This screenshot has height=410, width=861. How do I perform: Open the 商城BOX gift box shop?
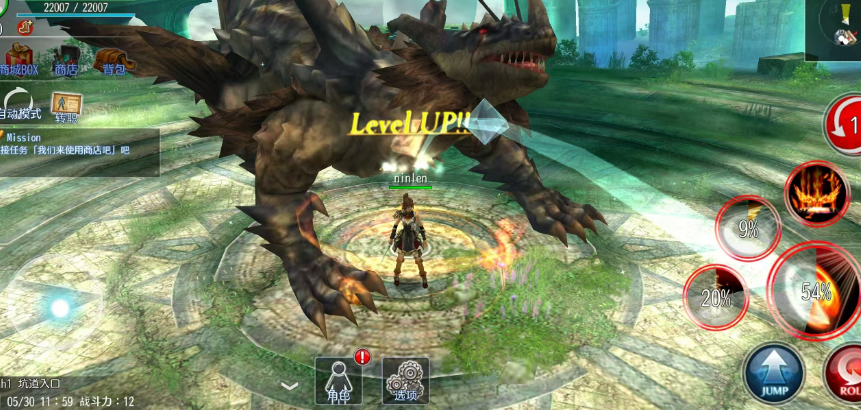18,58
